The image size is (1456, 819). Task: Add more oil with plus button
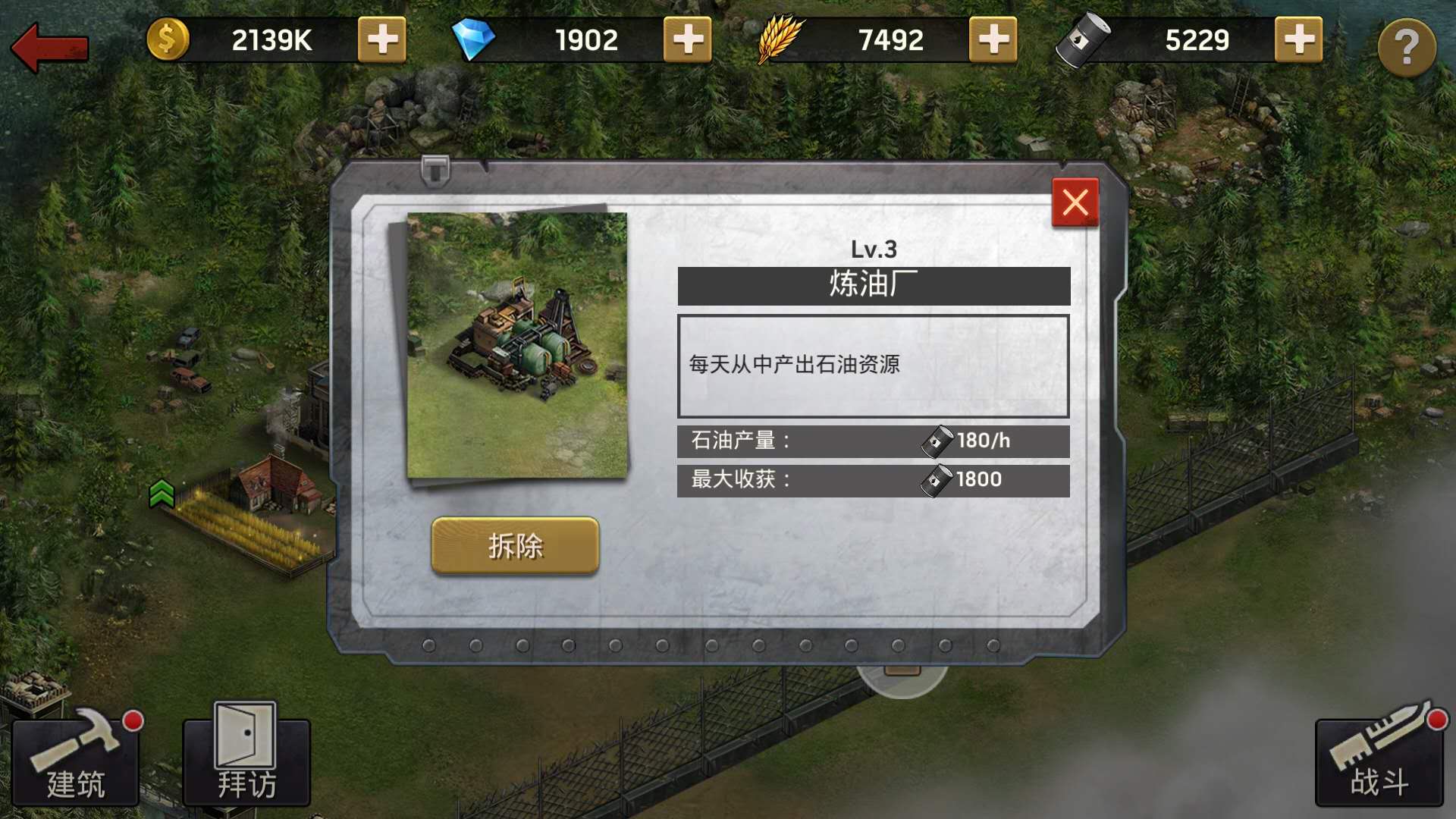(1298, 40)
